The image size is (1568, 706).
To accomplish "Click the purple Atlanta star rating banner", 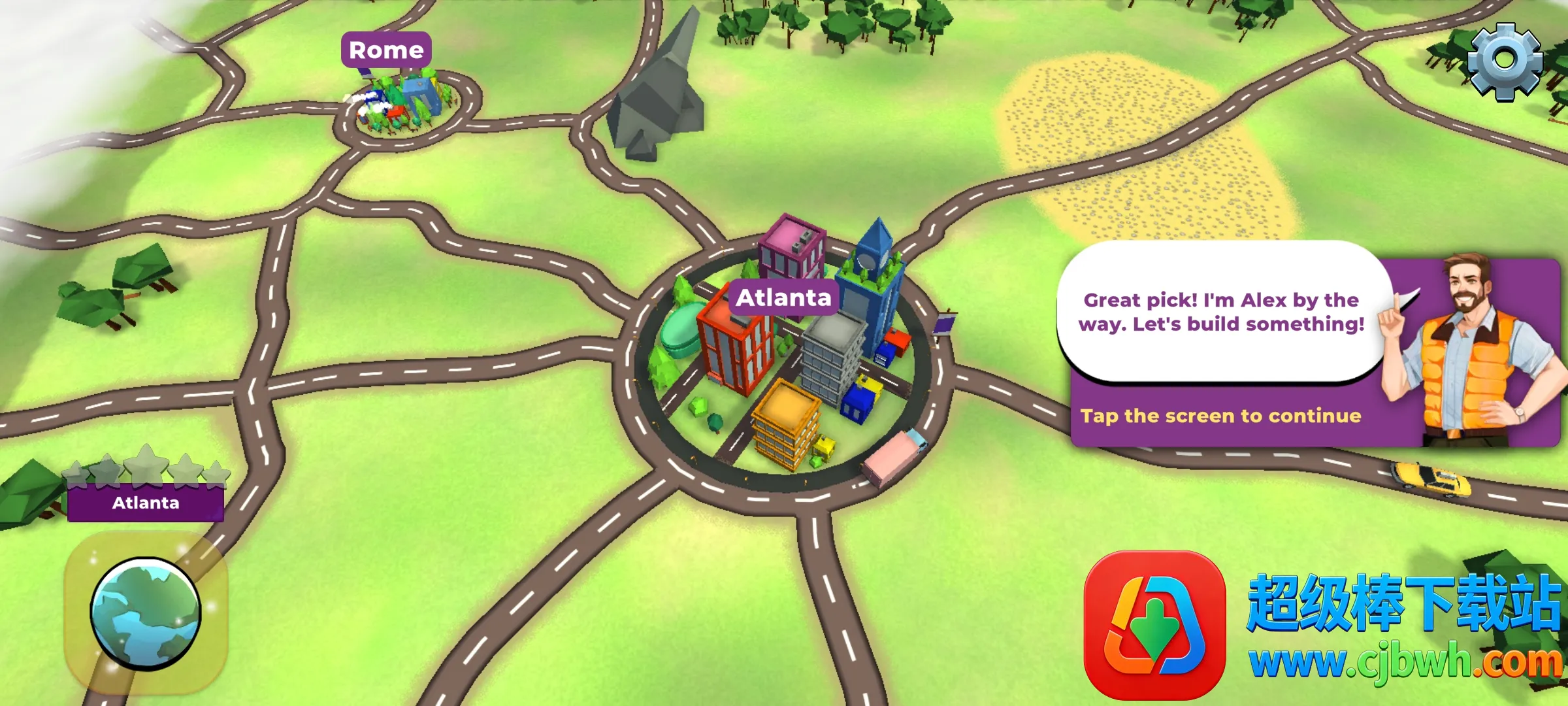I will (x=146, y=503).
